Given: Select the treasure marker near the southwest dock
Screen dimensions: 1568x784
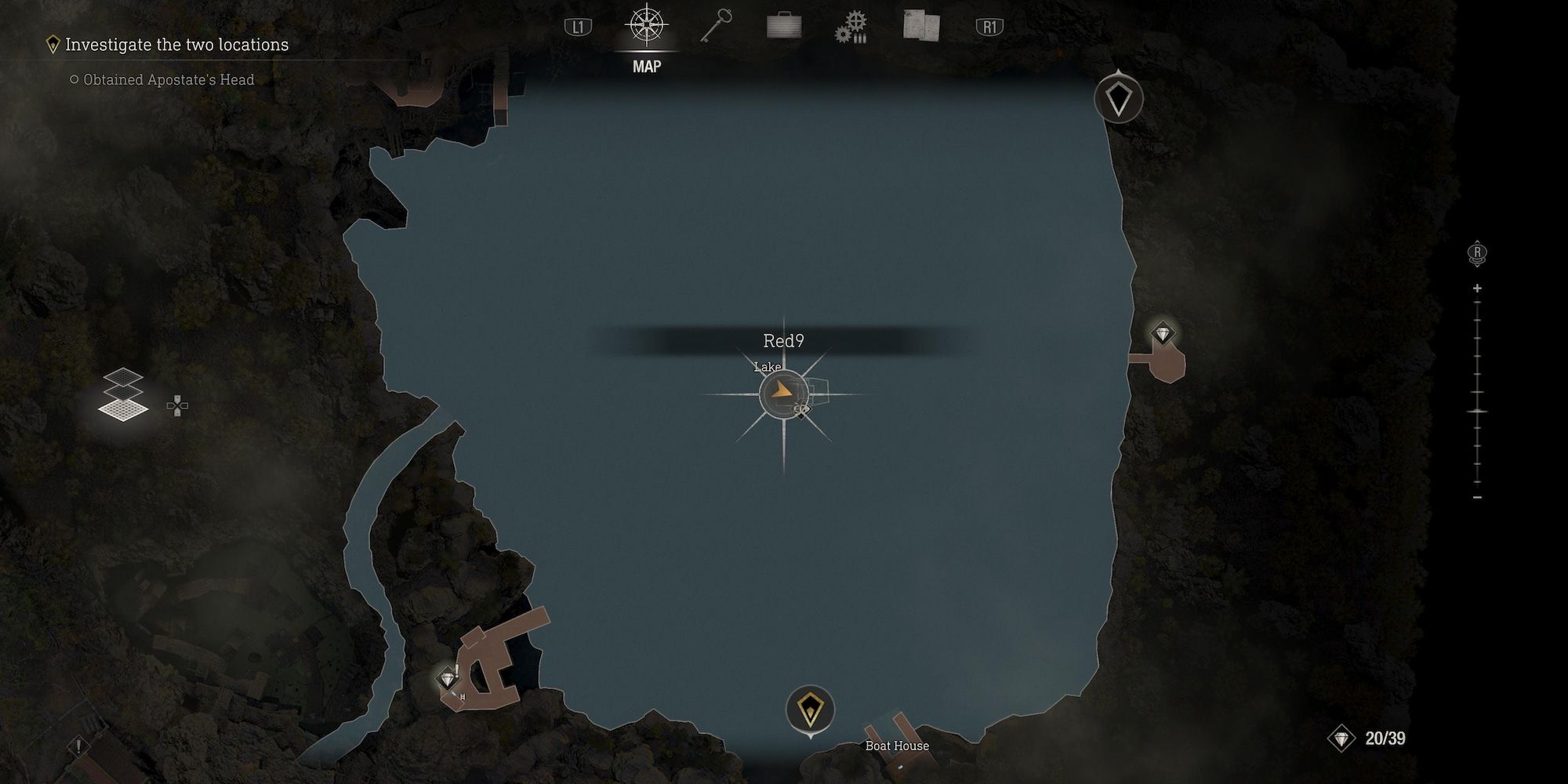Looking at the screenshot, I should click(x=448, y=678).
